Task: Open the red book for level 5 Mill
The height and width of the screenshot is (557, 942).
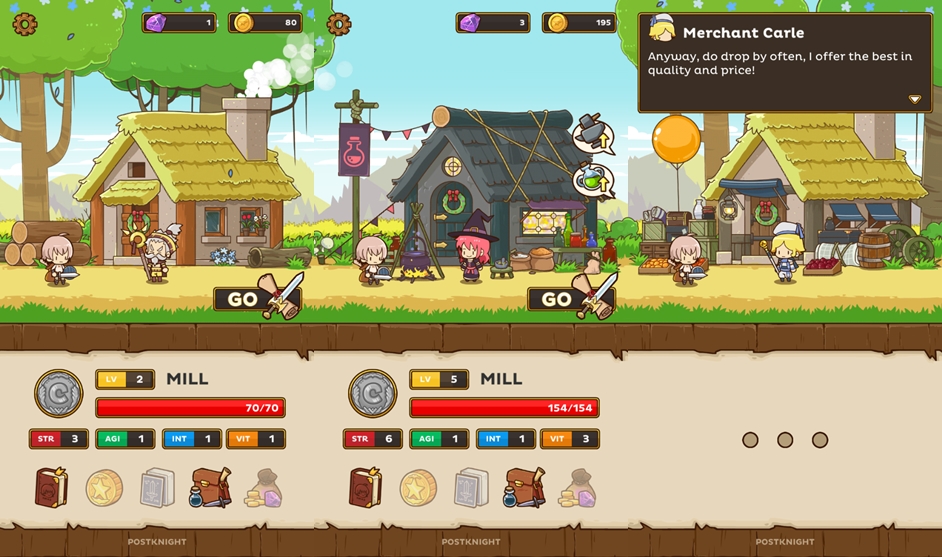Action: tap(366, 487)
